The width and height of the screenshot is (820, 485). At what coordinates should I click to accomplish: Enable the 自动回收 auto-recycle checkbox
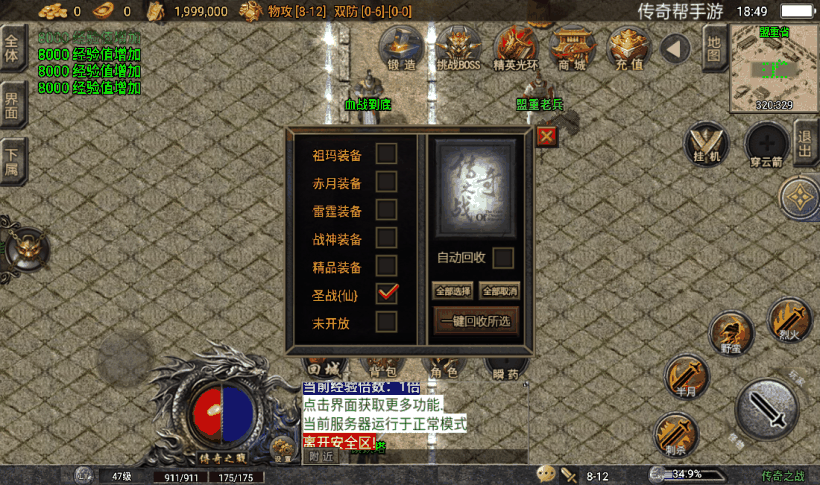(x=504, y=257)
